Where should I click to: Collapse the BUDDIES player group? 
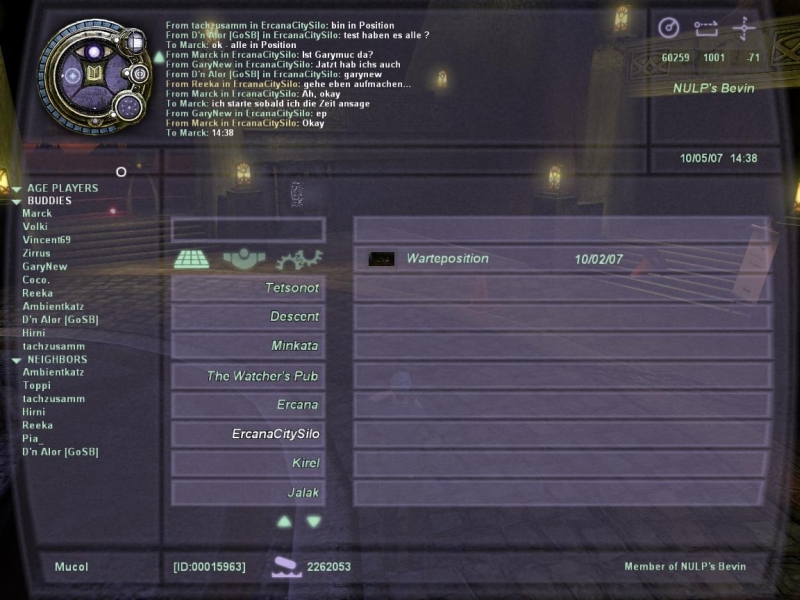[x=17, y=201]
